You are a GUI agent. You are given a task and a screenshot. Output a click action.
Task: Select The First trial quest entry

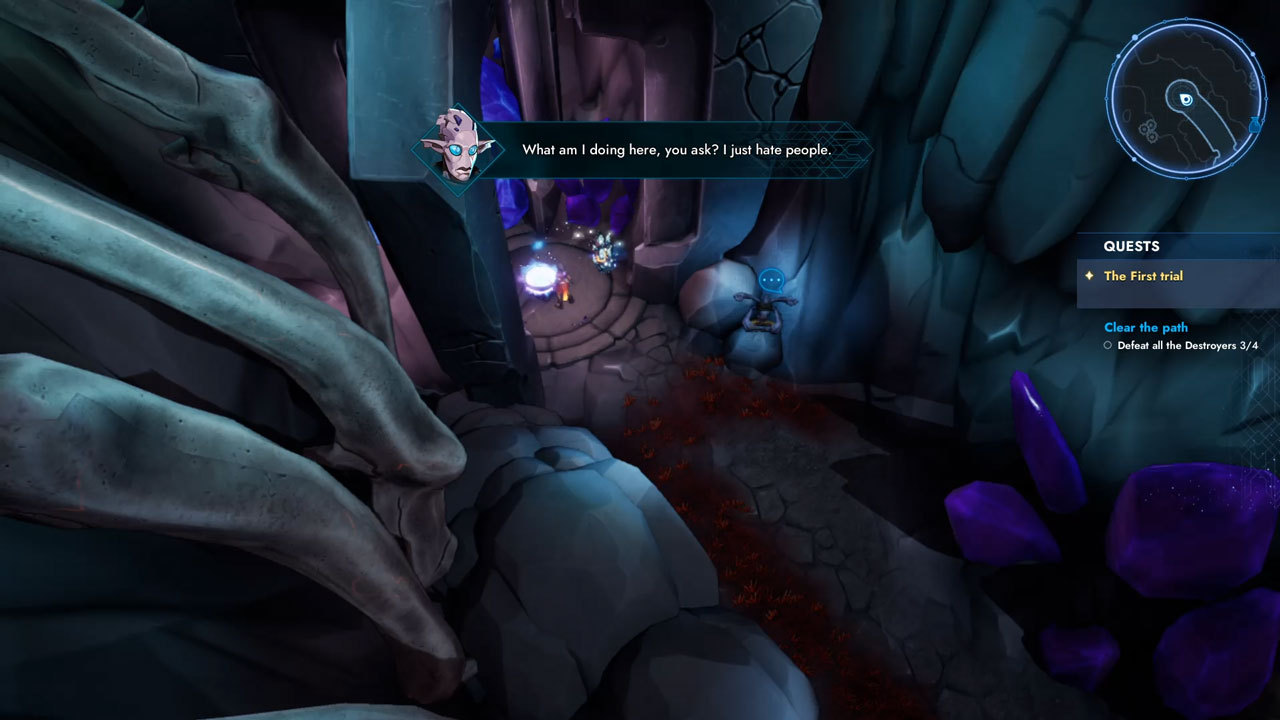(x=1143, y=276)
